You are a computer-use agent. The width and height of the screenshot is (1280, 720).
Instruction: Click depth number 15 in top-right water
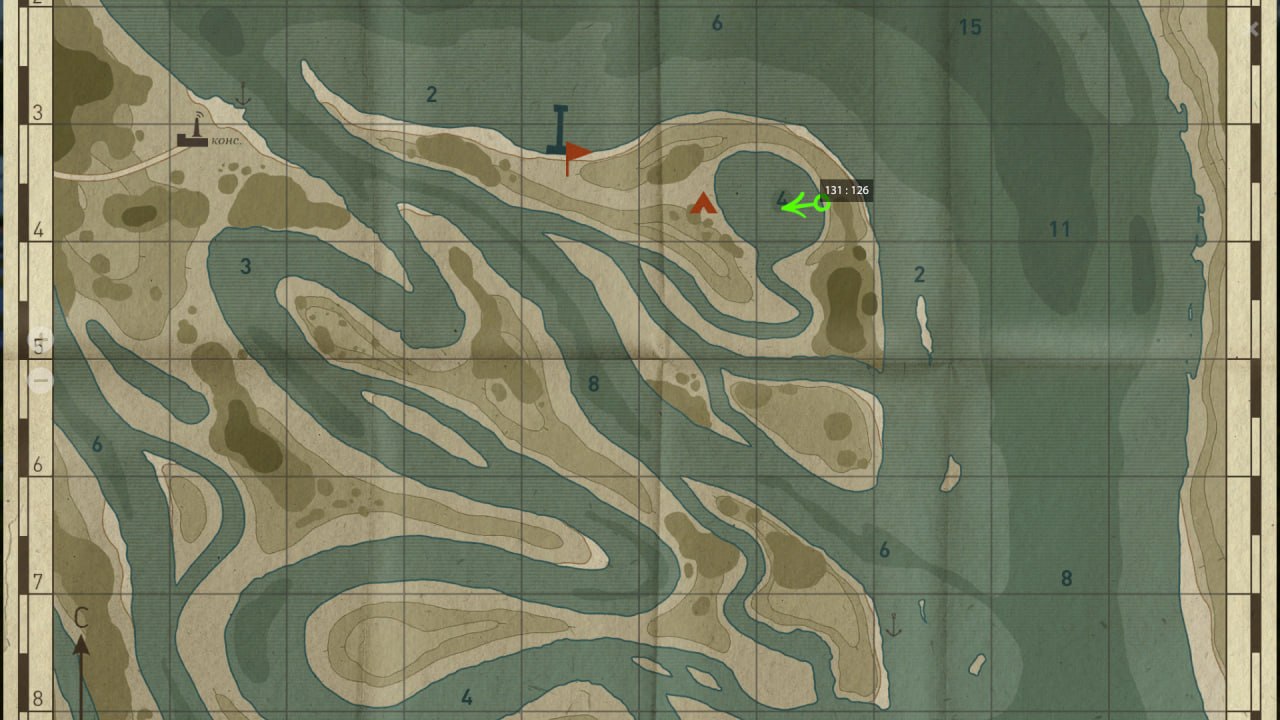pyautogui.click(x=970, y=27)
